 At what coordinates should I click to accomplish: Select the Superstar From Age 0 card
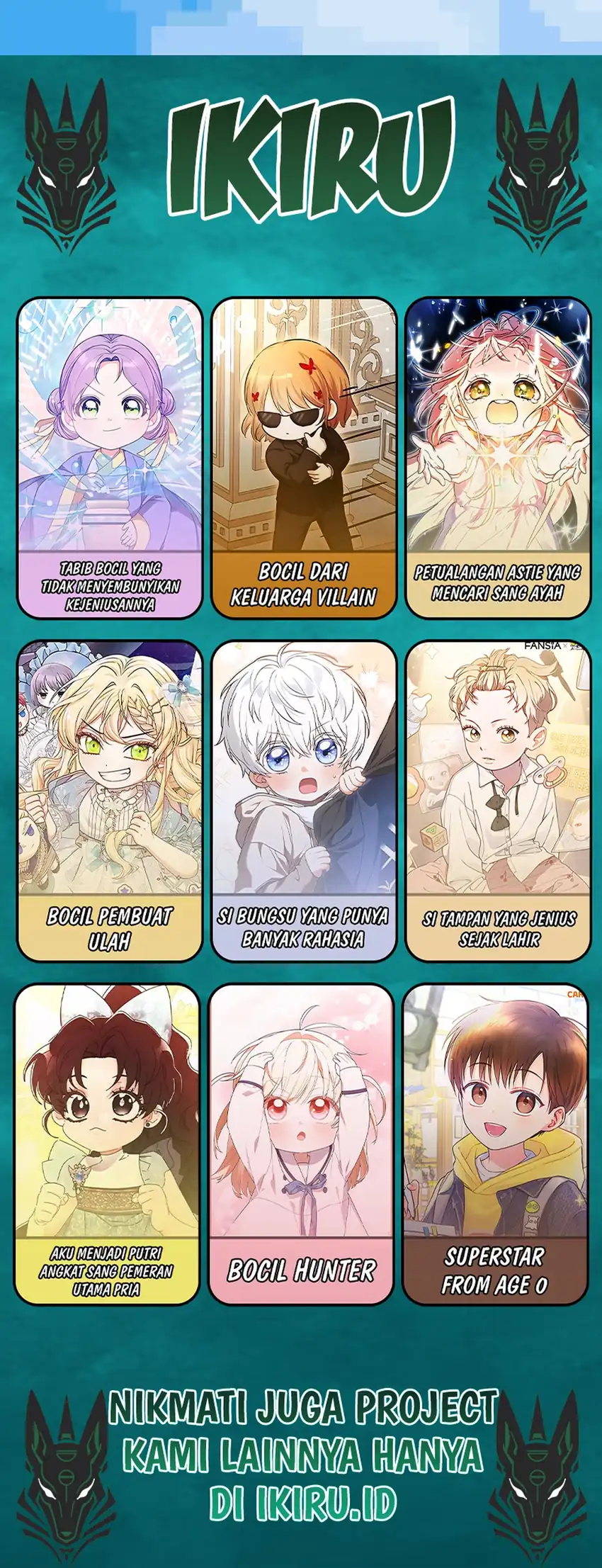pos(495,1144)
